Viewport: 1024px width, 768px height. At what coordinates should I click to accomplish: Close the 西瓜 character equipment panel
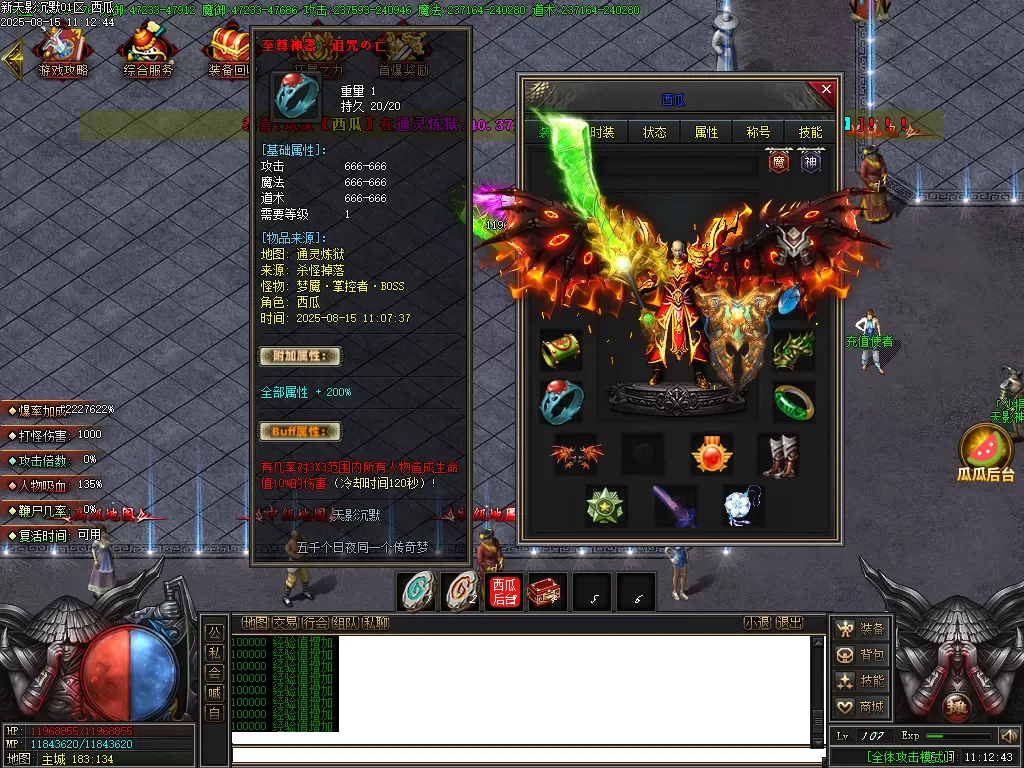826,89
